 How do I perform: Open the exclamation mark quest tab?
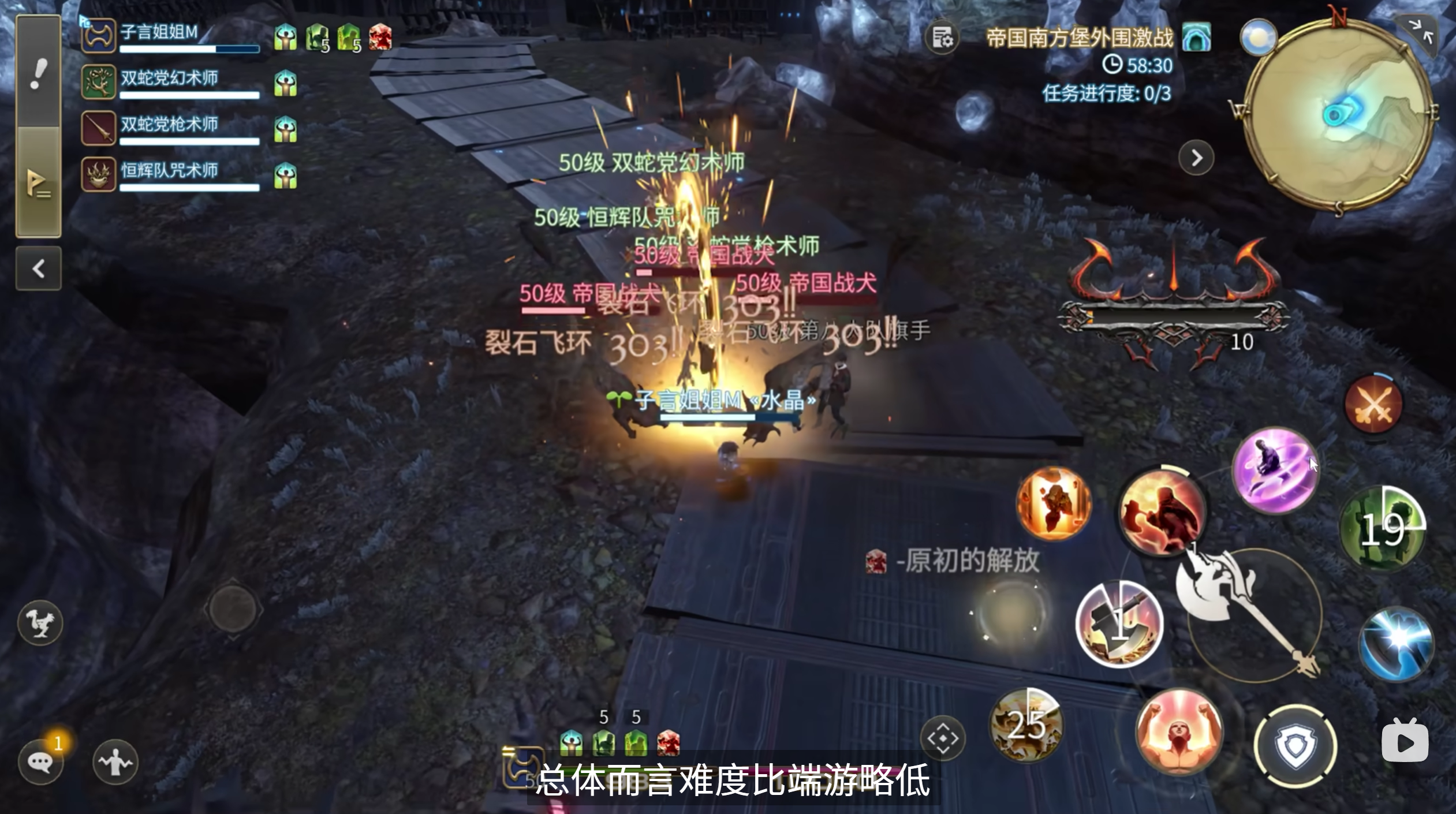pos(38,73)
